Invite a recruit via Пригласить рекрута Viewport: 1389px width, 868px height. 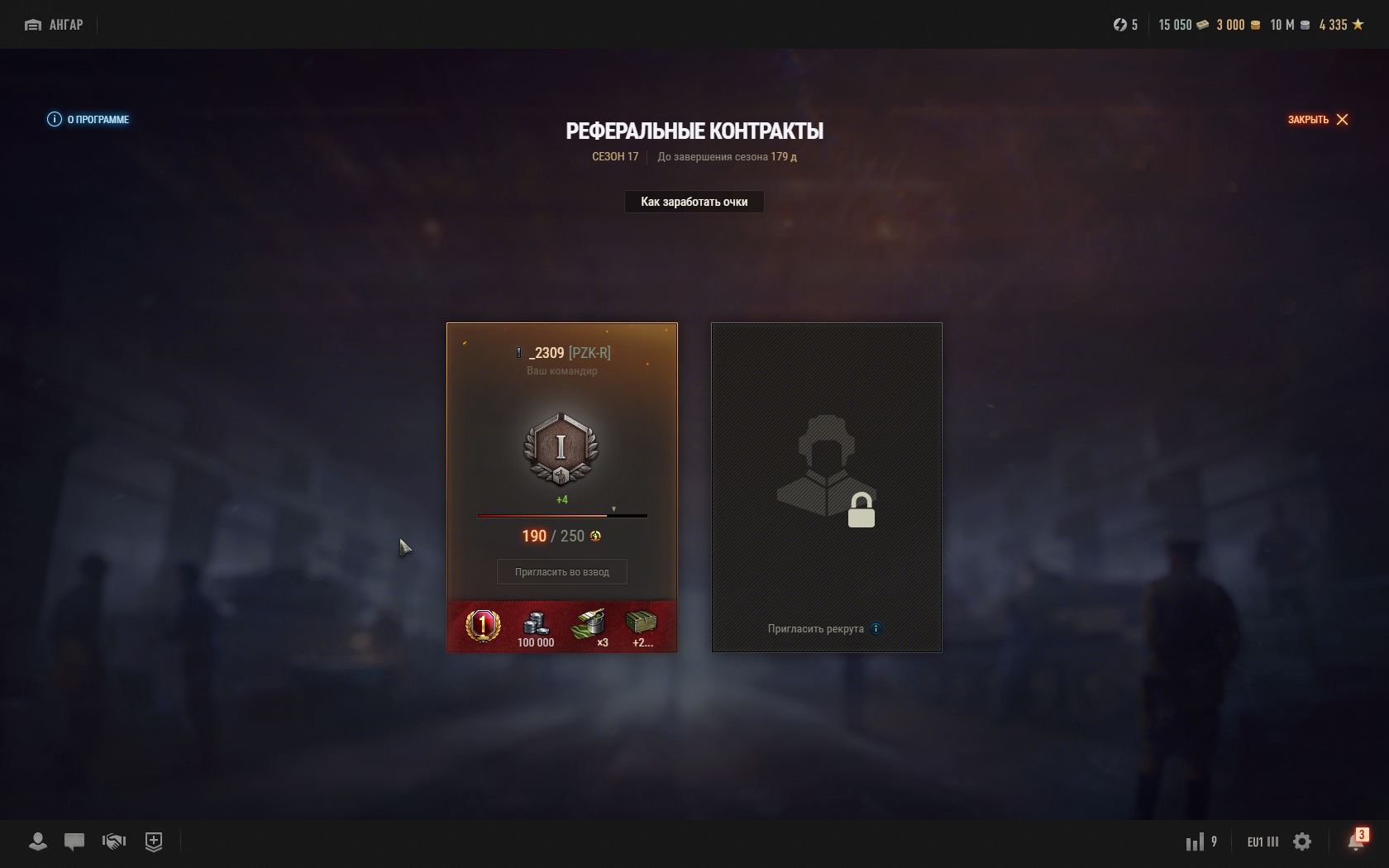click(x=816, y=629)
